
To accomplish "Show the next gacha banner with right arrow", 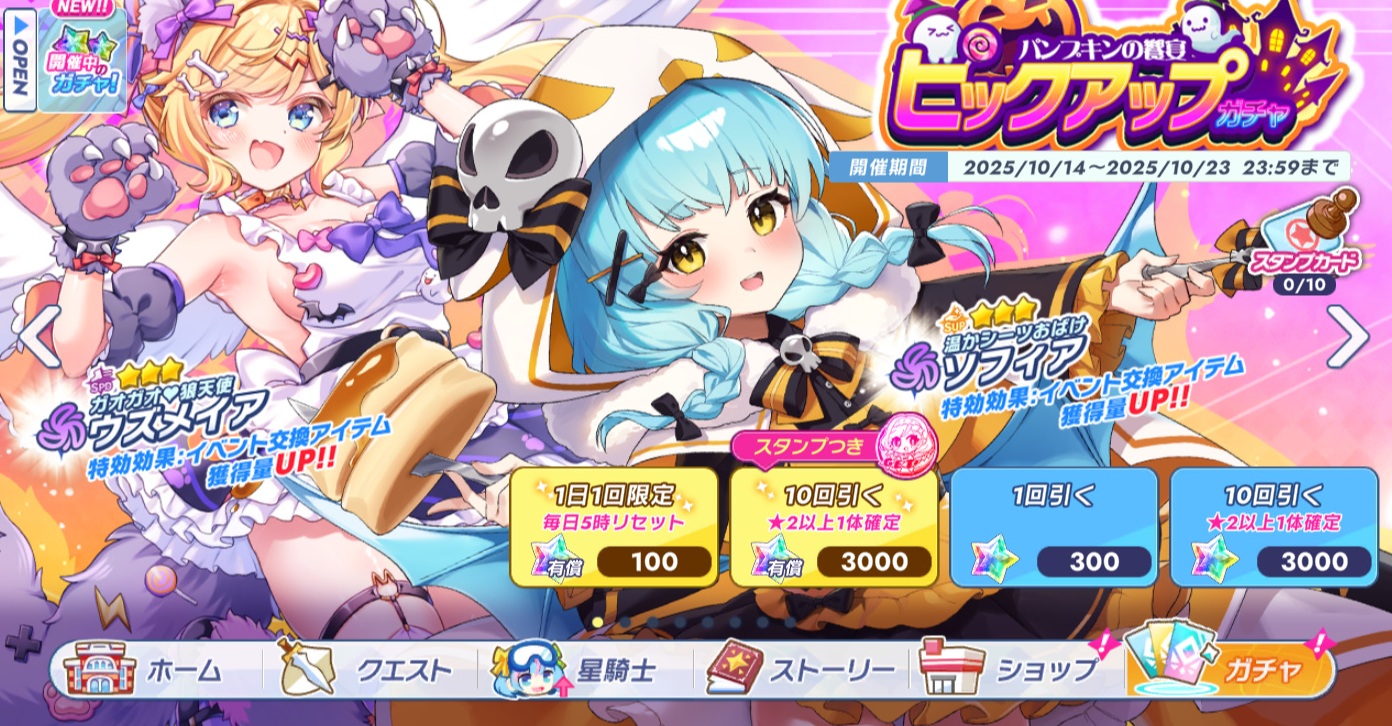I will point(1347,338).
